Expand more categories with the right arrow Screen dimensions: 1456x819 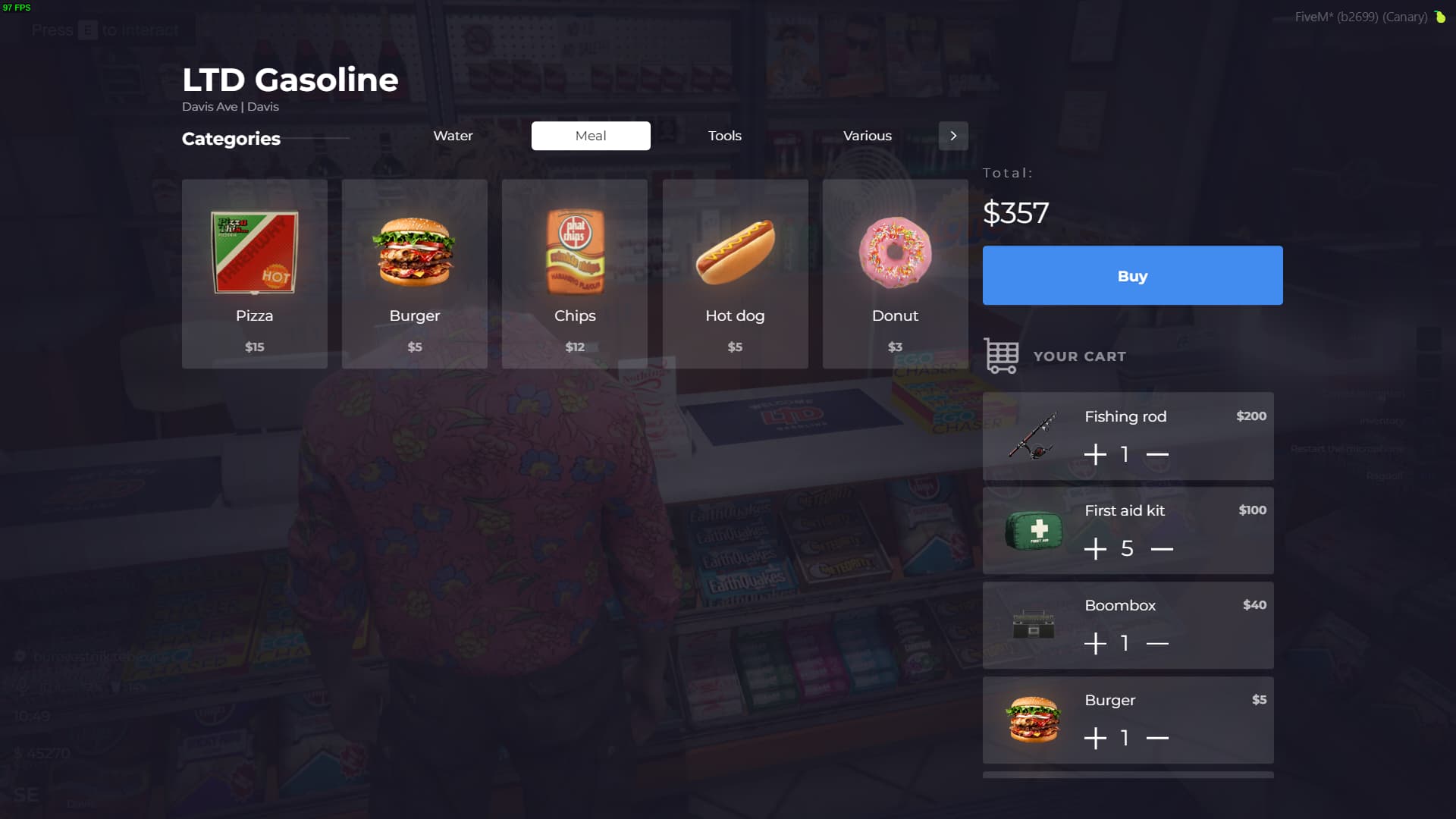tap(953, 136)
